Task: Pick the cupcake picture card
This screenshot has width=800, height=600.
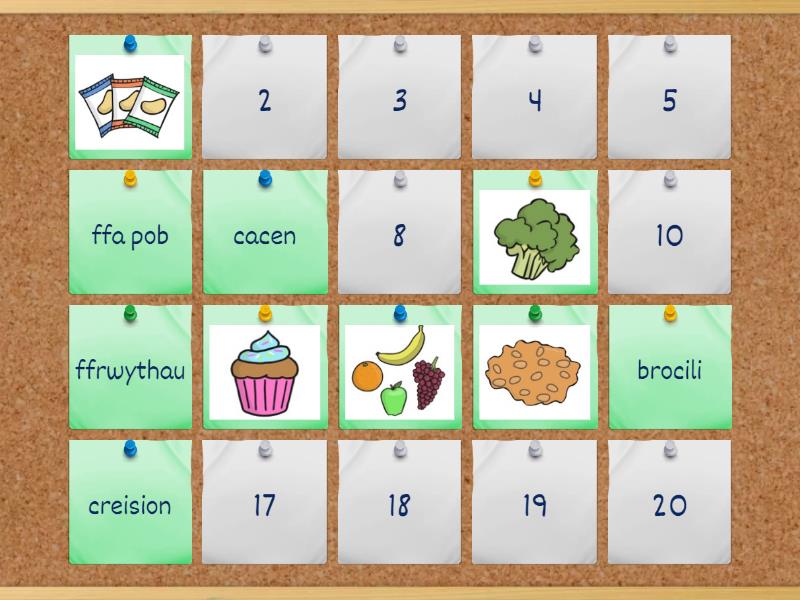Action: (x=265, y=370)
